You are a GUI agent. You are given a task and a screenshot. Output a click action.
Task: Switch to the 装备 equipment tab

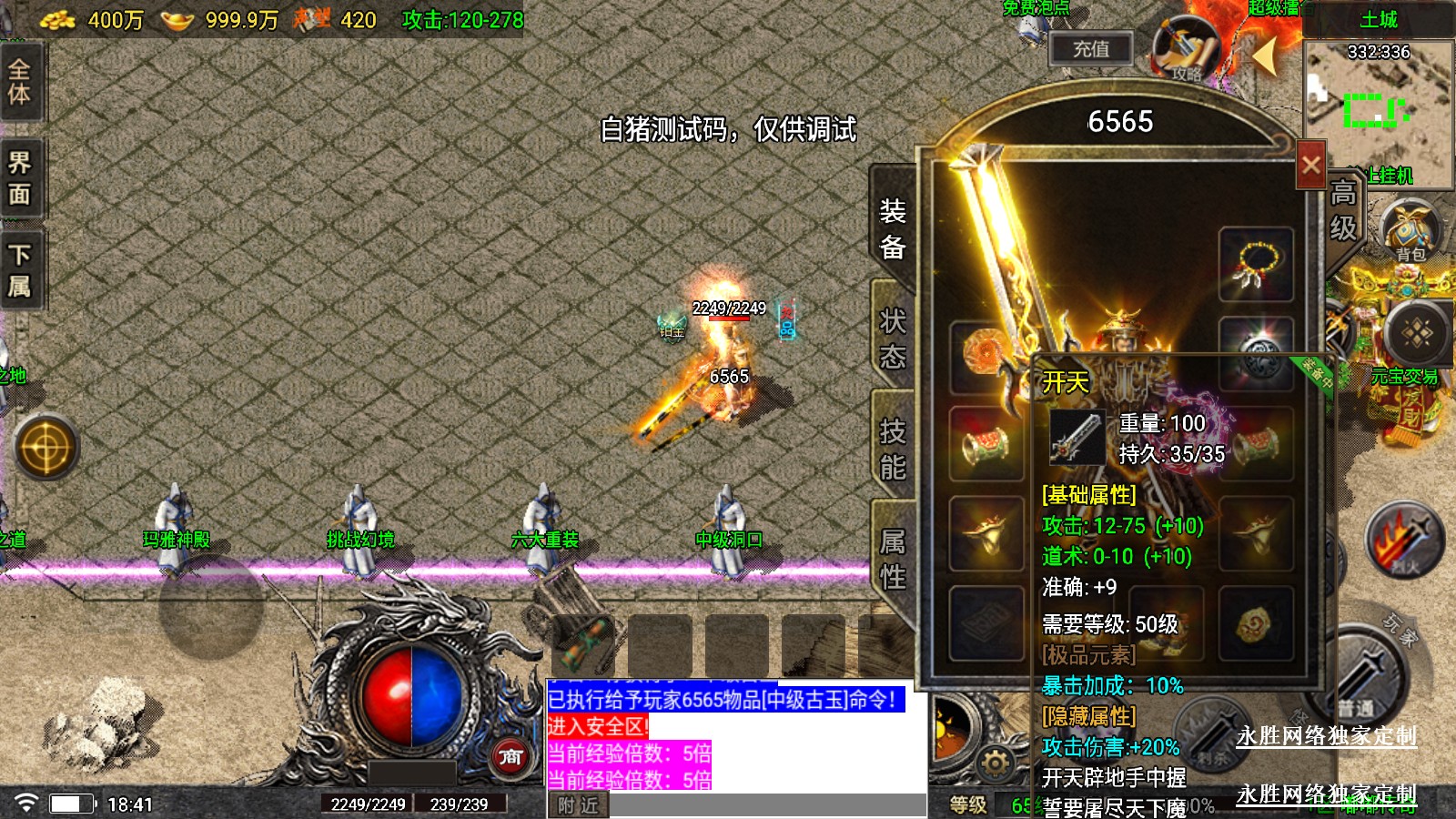coord(893,228)
